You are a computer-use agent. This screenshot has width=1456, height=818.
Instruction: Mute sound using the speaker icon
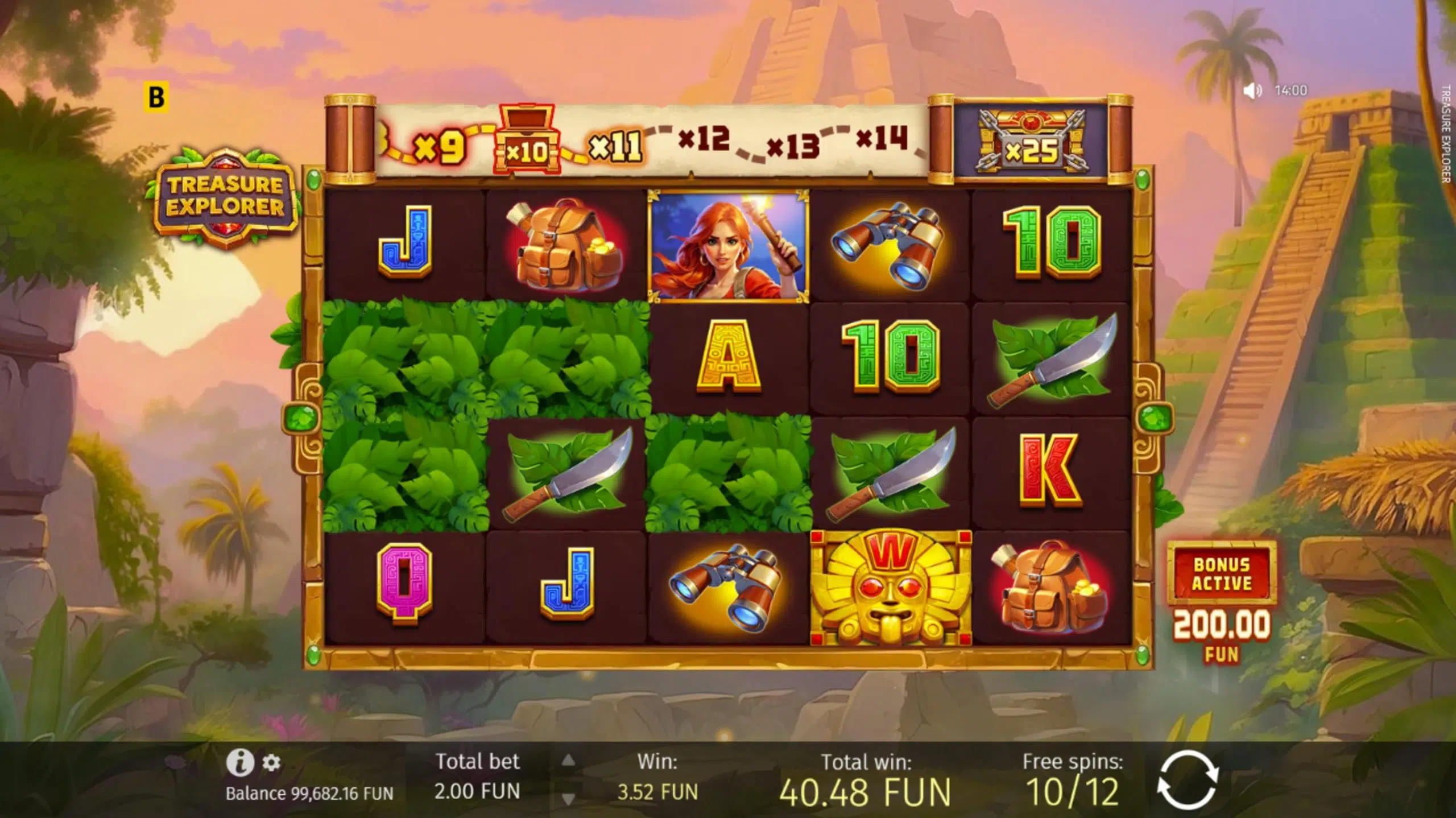point(1252,89)
